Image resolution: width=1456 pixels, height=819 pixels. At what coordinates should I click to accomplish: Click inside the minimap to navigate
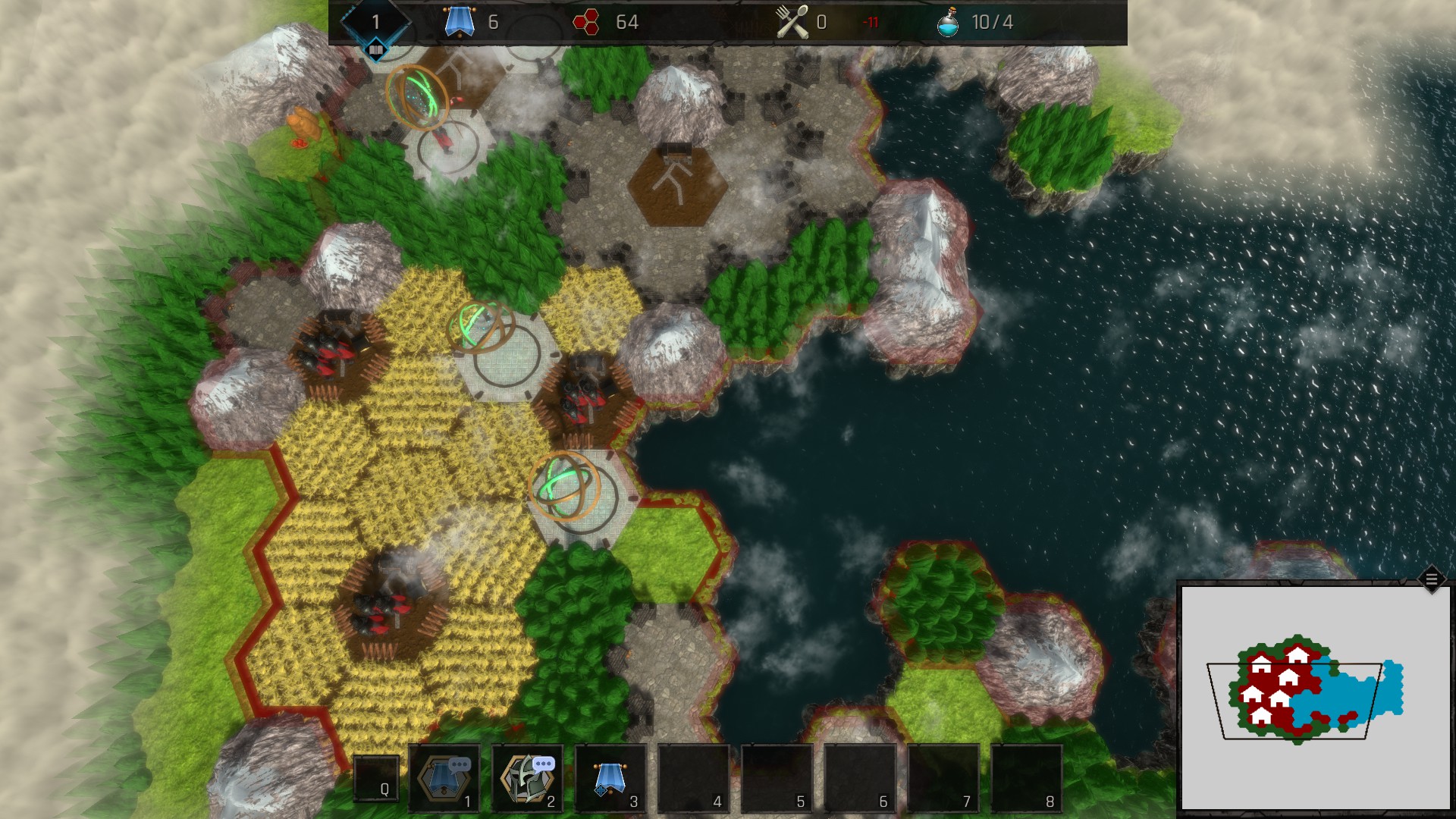tap(1312, 698)
